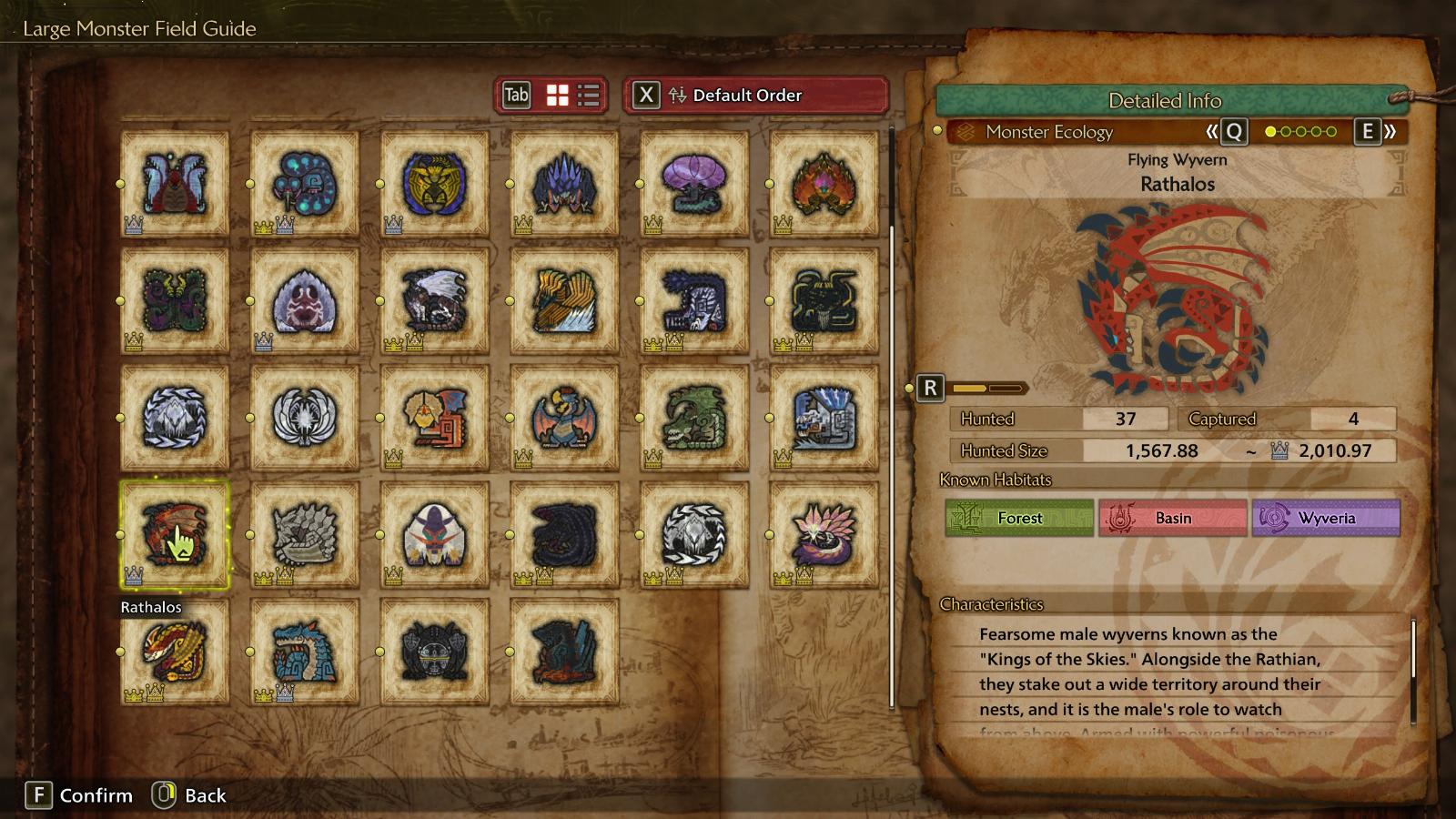Choose the yellow-and-blue Rey Dau tile

[x=434, y=184]
